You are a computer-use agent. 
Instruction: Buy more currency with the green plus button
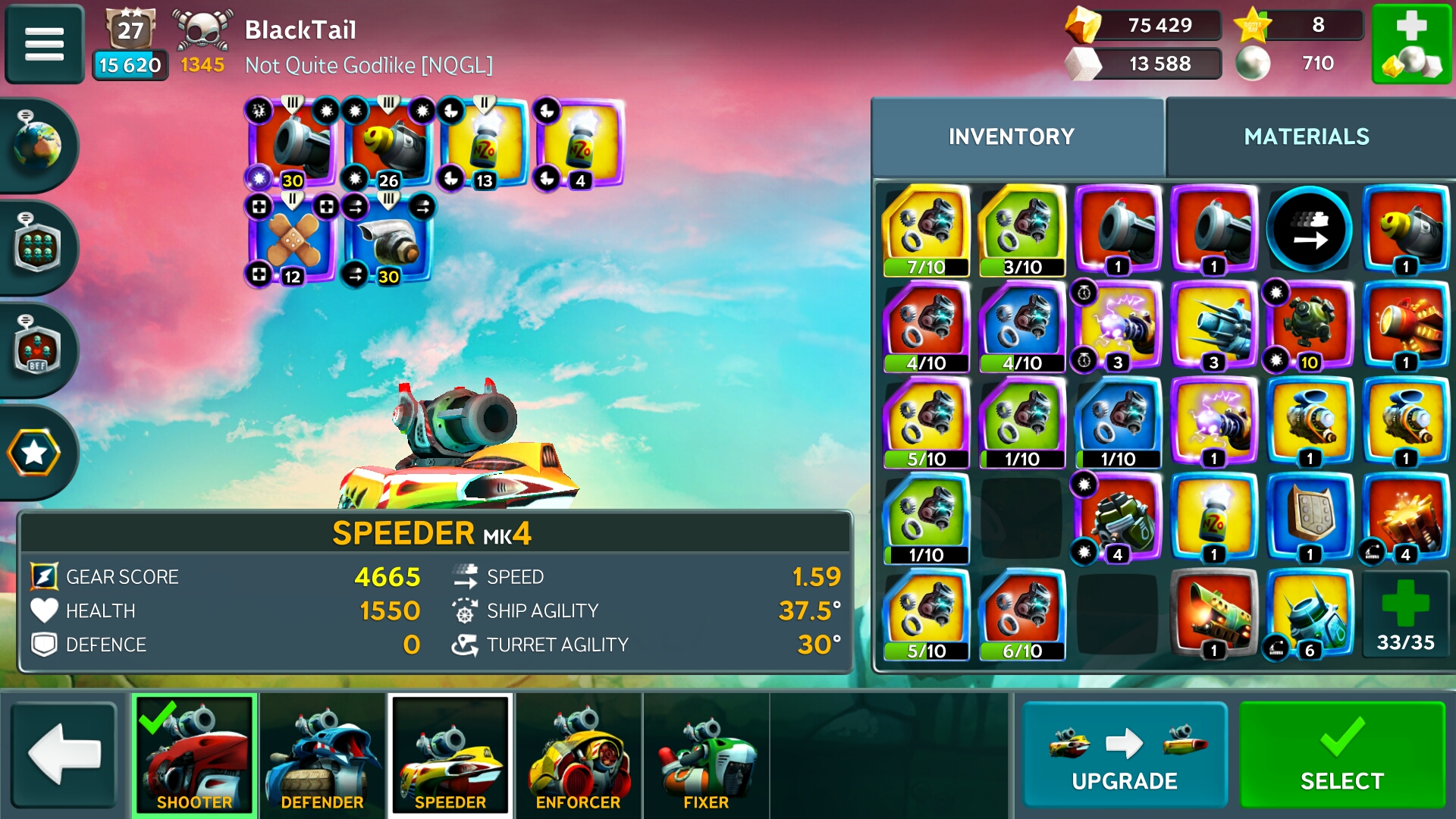click(1411, 43)
